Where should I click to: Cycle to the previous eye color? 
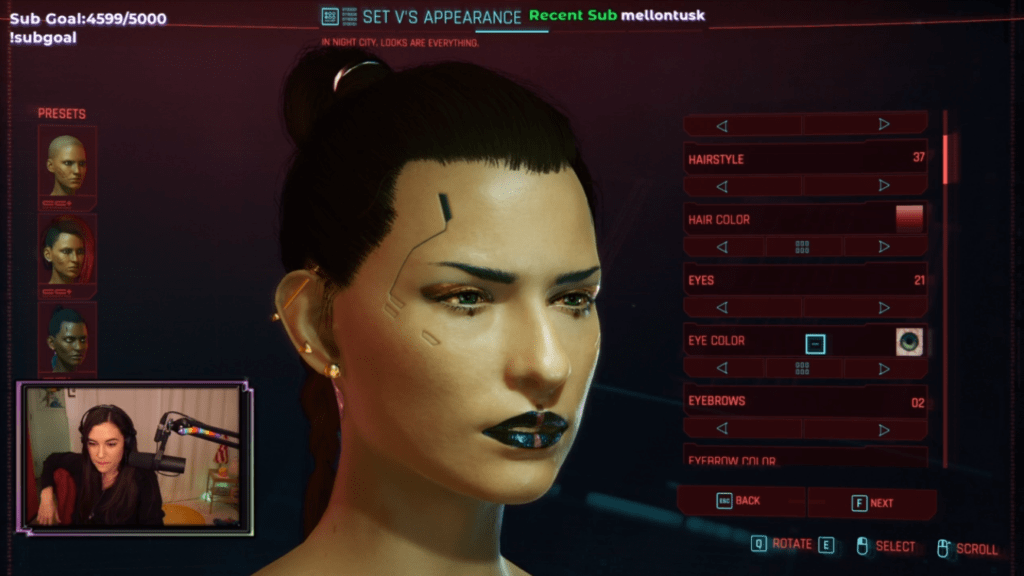[722, 369]
